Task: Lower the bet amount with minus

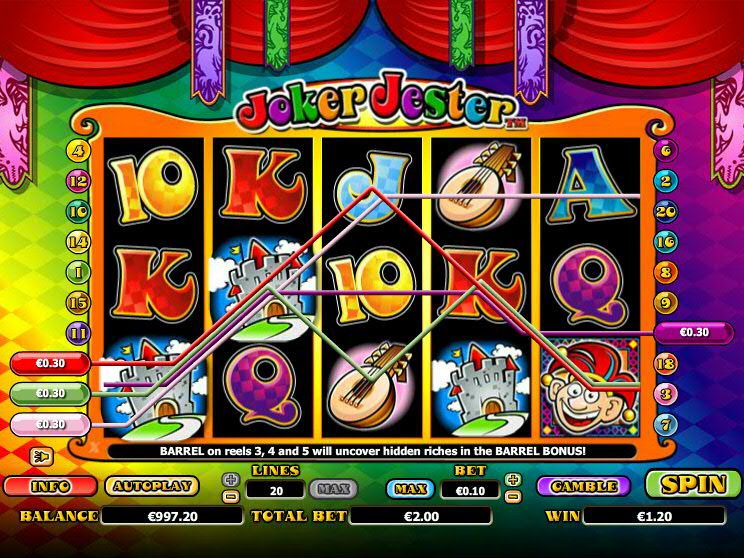Action: [513, 496]
